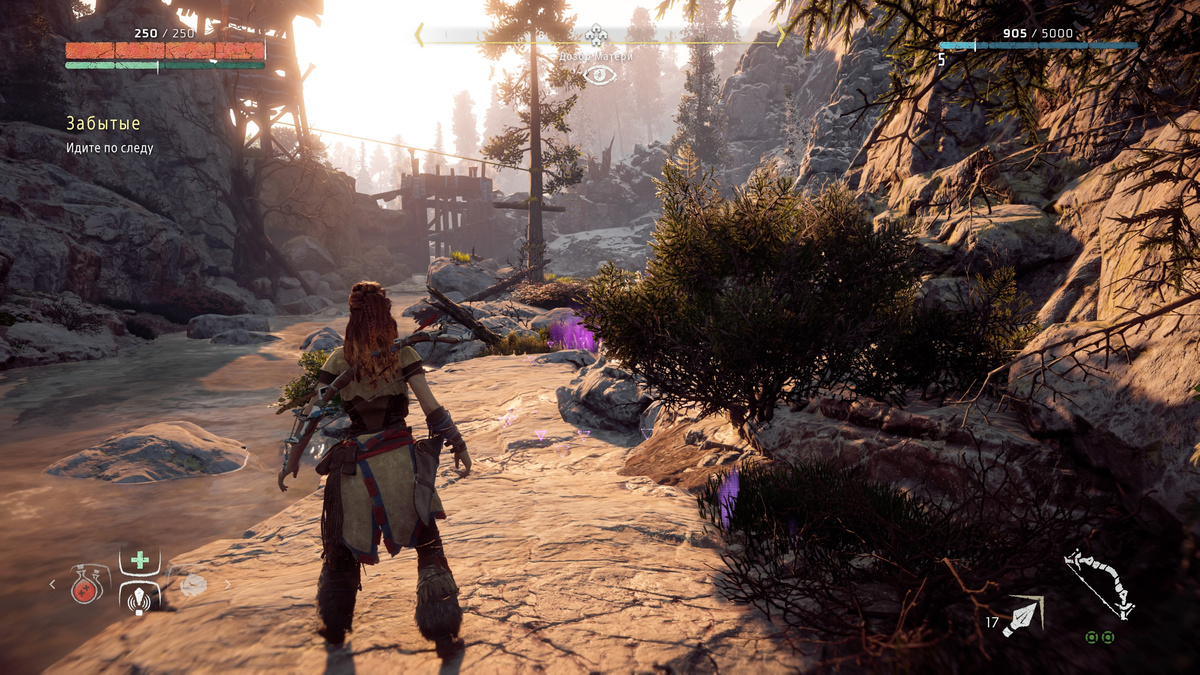Choose the rock item in the tool selector

pos(193,585)
